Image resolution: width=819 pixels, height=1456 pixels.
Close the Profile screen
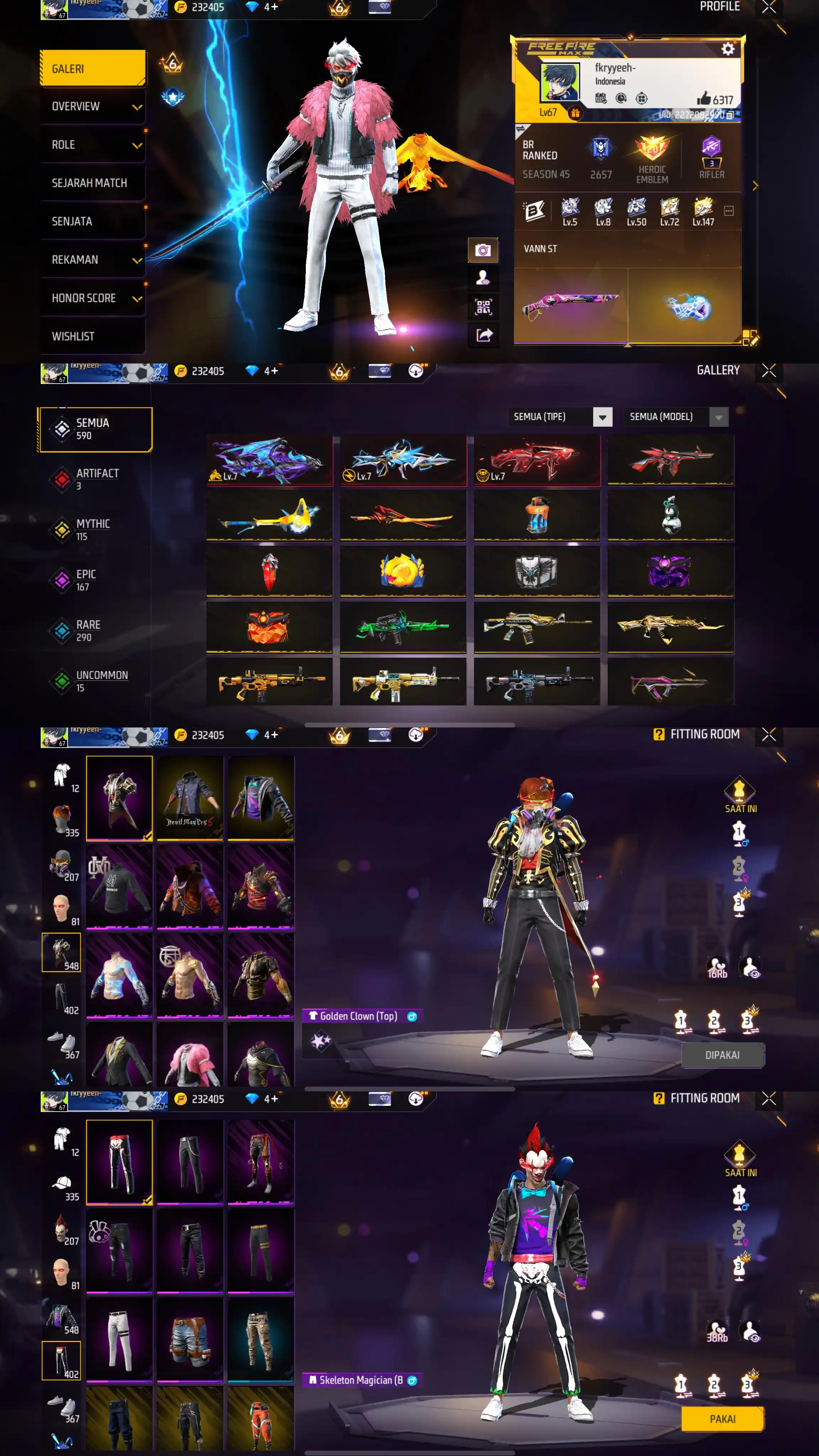[x=768, y=7]
